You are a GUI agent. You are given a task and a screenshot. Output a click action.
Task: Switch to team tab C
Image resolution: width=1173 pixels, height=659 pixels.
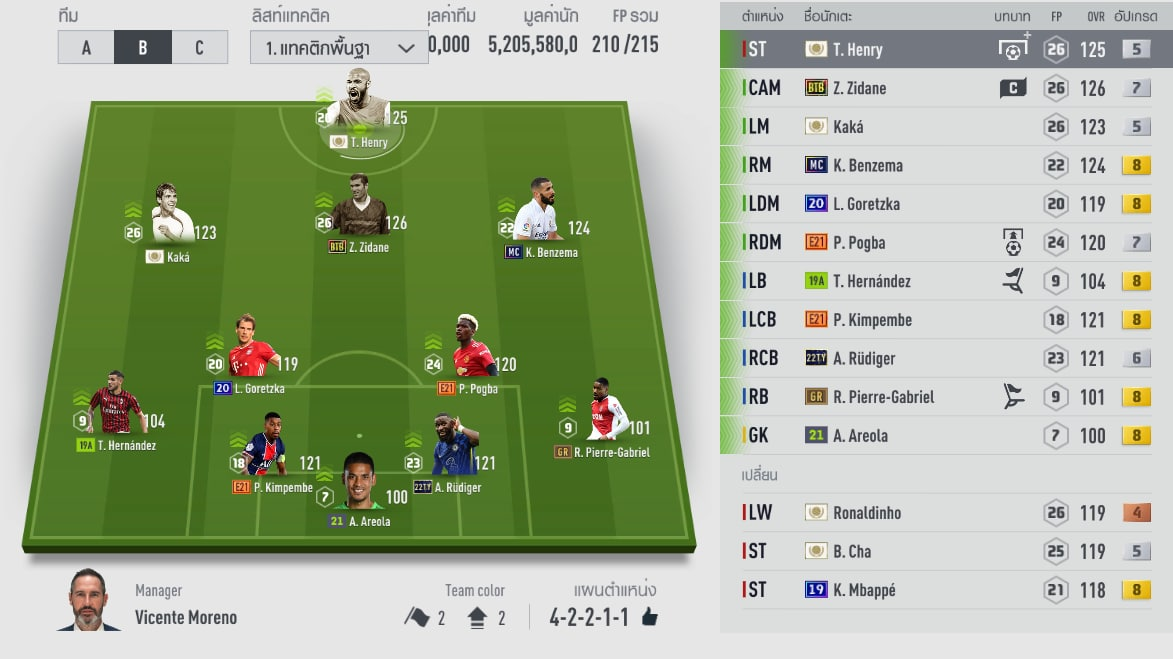coord(199,47)
